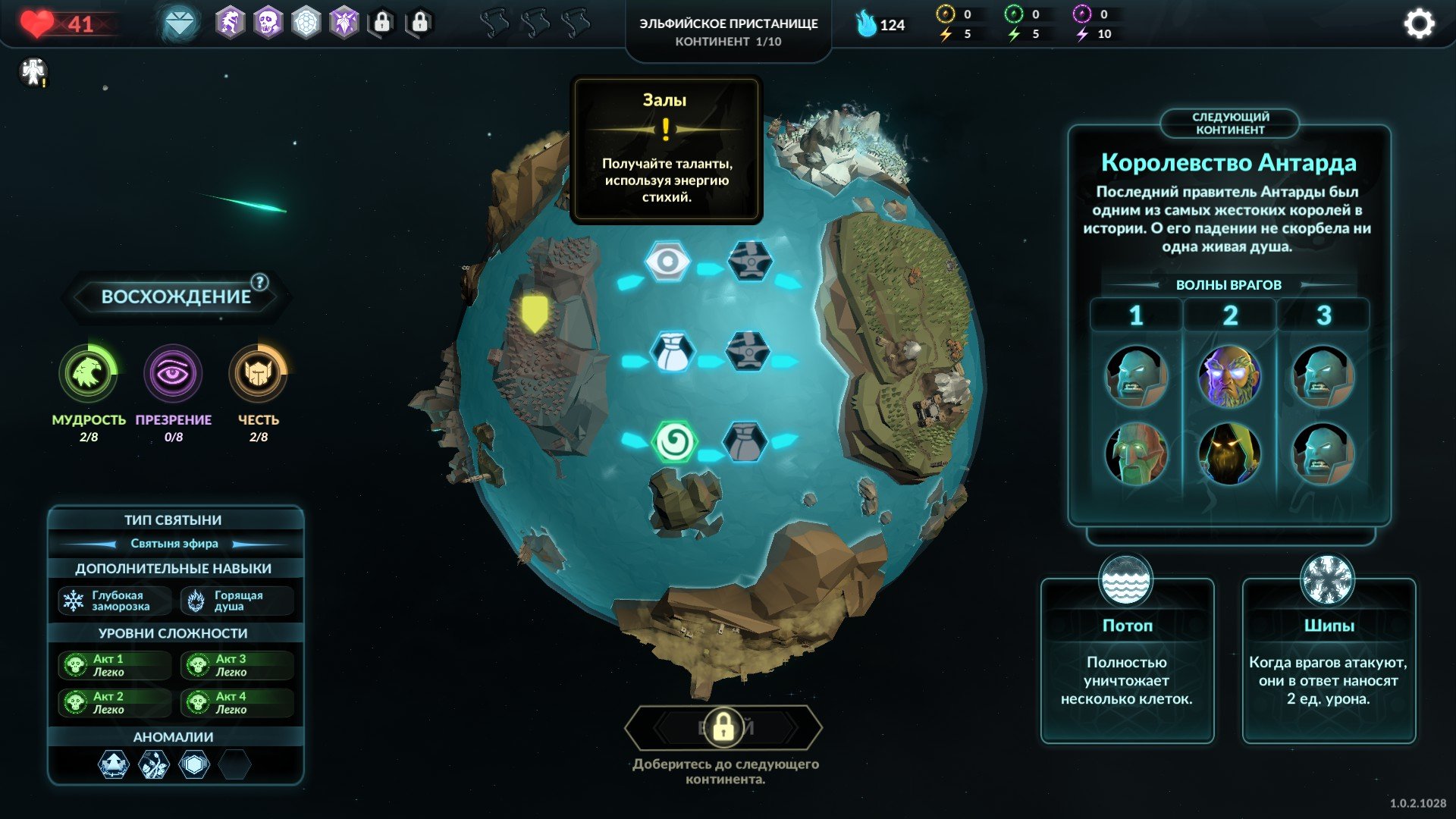Select the Deep Freeze skill

[x=114, y=601]
